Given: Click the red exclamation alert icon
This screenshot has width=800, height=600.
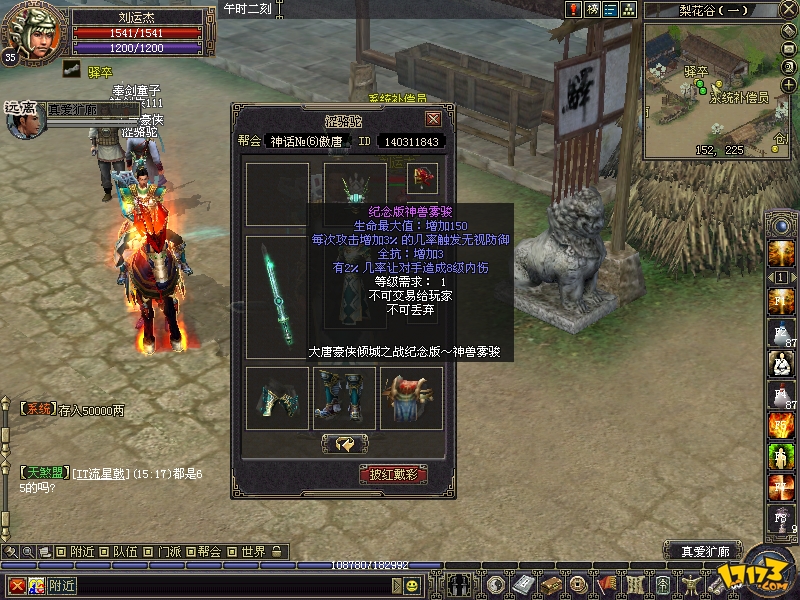Looking at the screenshot, I should (573, 9).
